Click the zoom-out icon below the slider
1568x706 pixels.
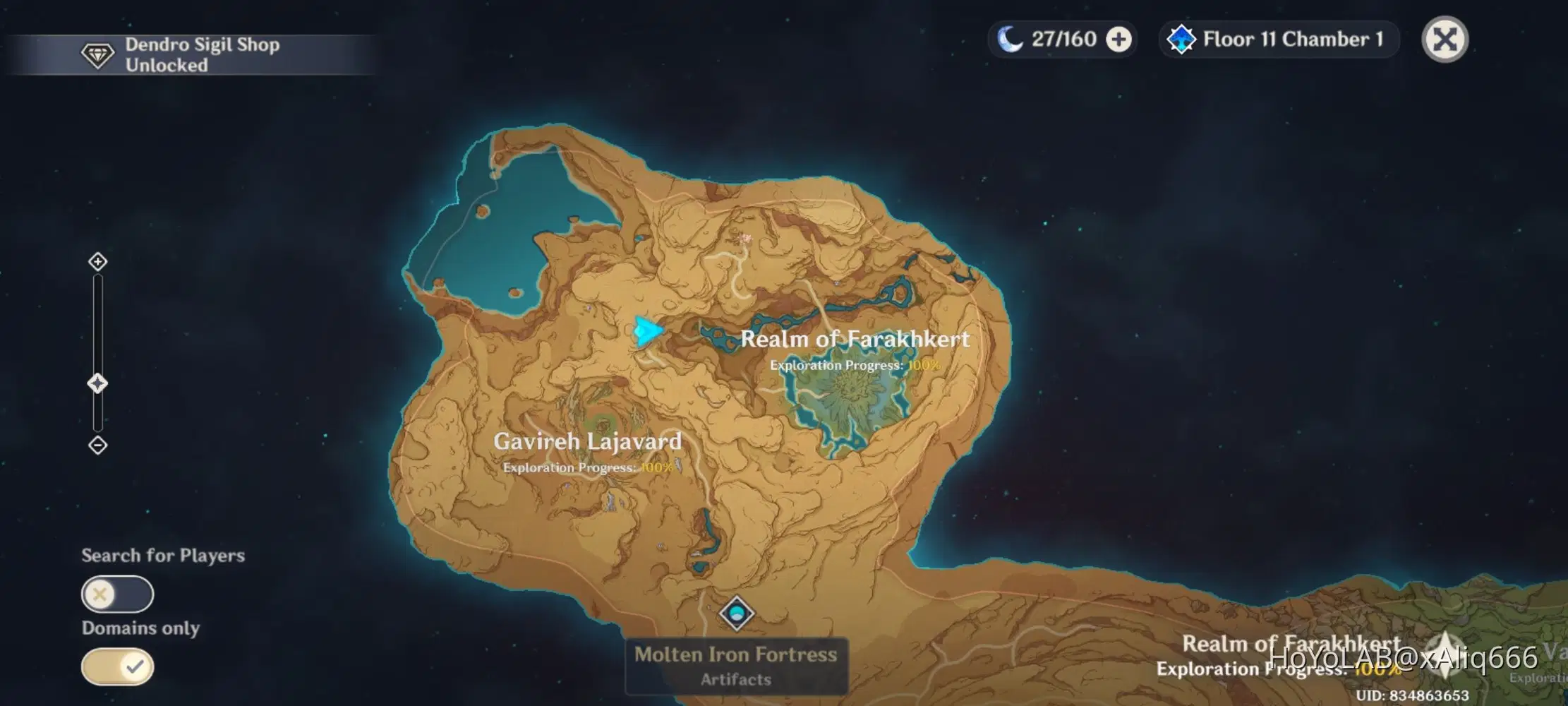point(97,444)
